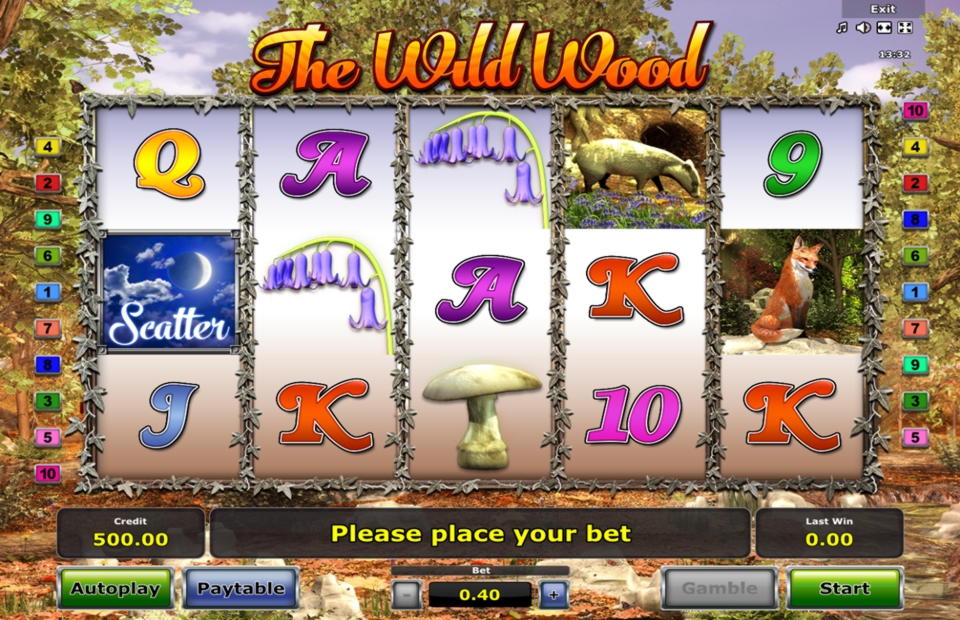Open the Paytable
960x620 pixels.
tap(241, 588)
